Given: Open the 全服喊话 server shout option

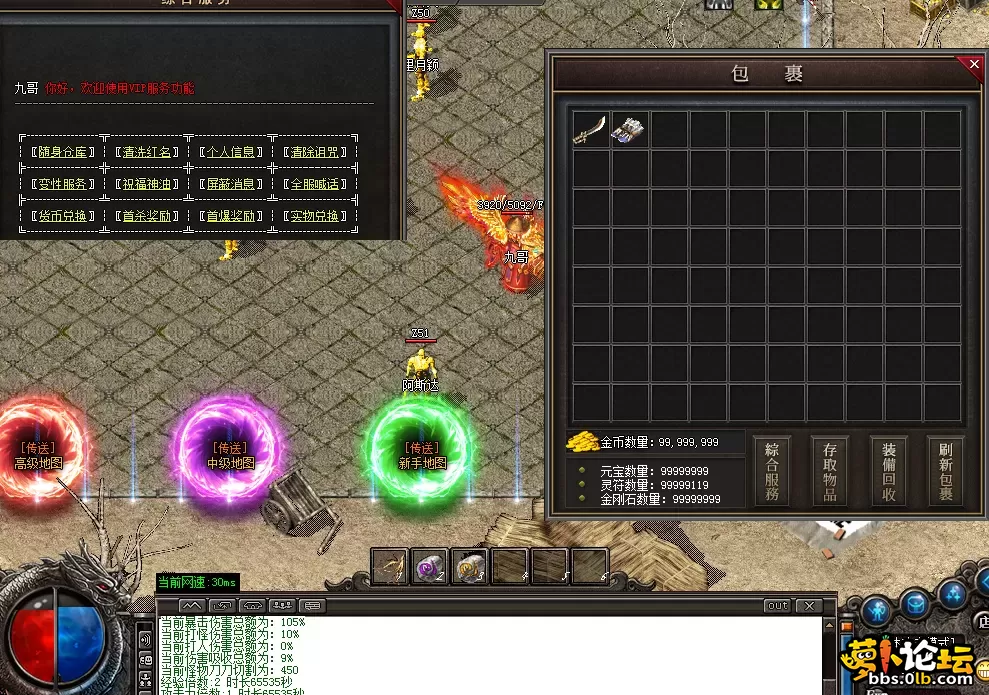Looking at the screenshot, I should 314,184.
